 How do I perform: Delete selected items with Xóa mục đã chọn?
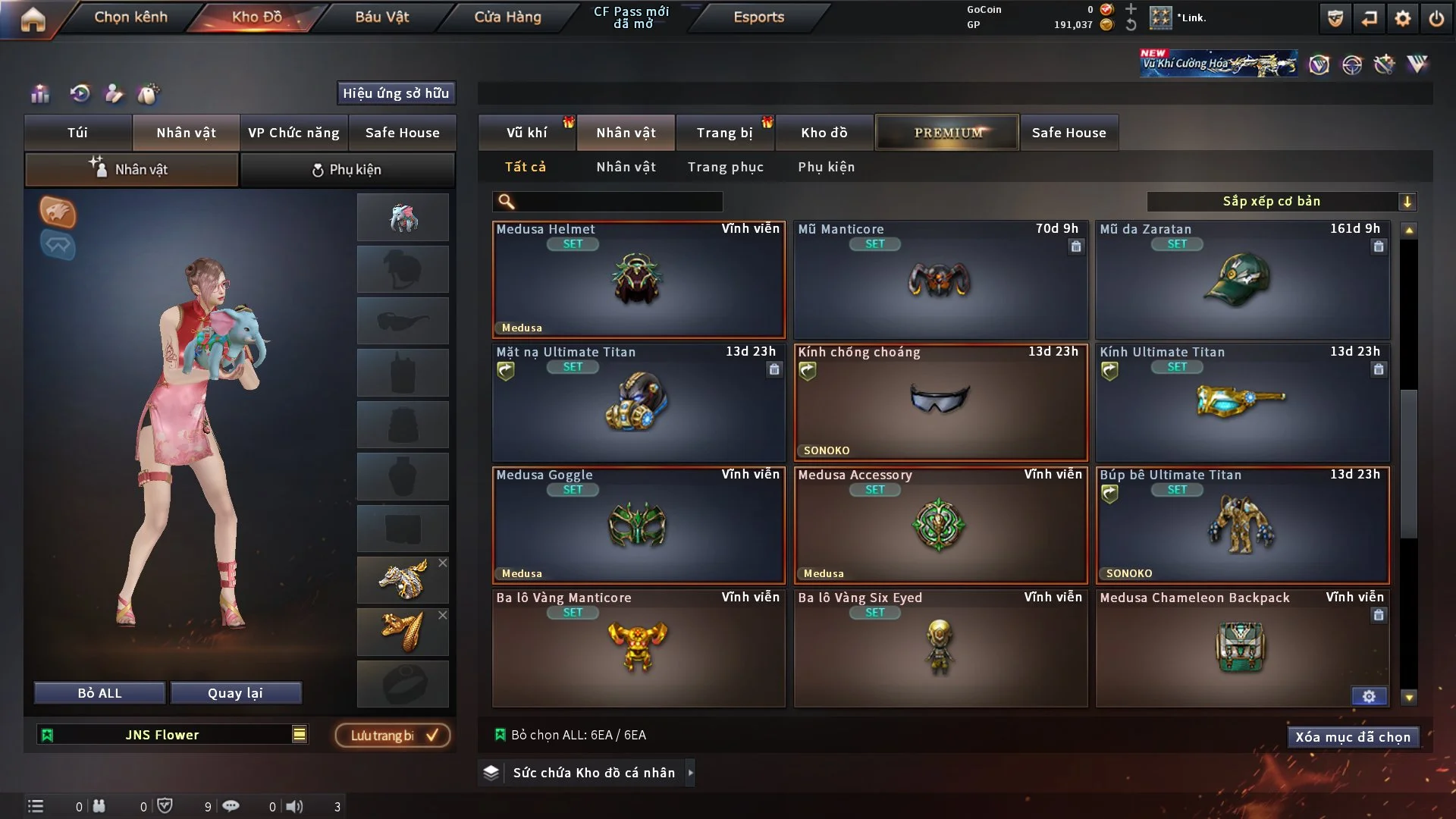pyautogui.click(x=1352, y=737)
